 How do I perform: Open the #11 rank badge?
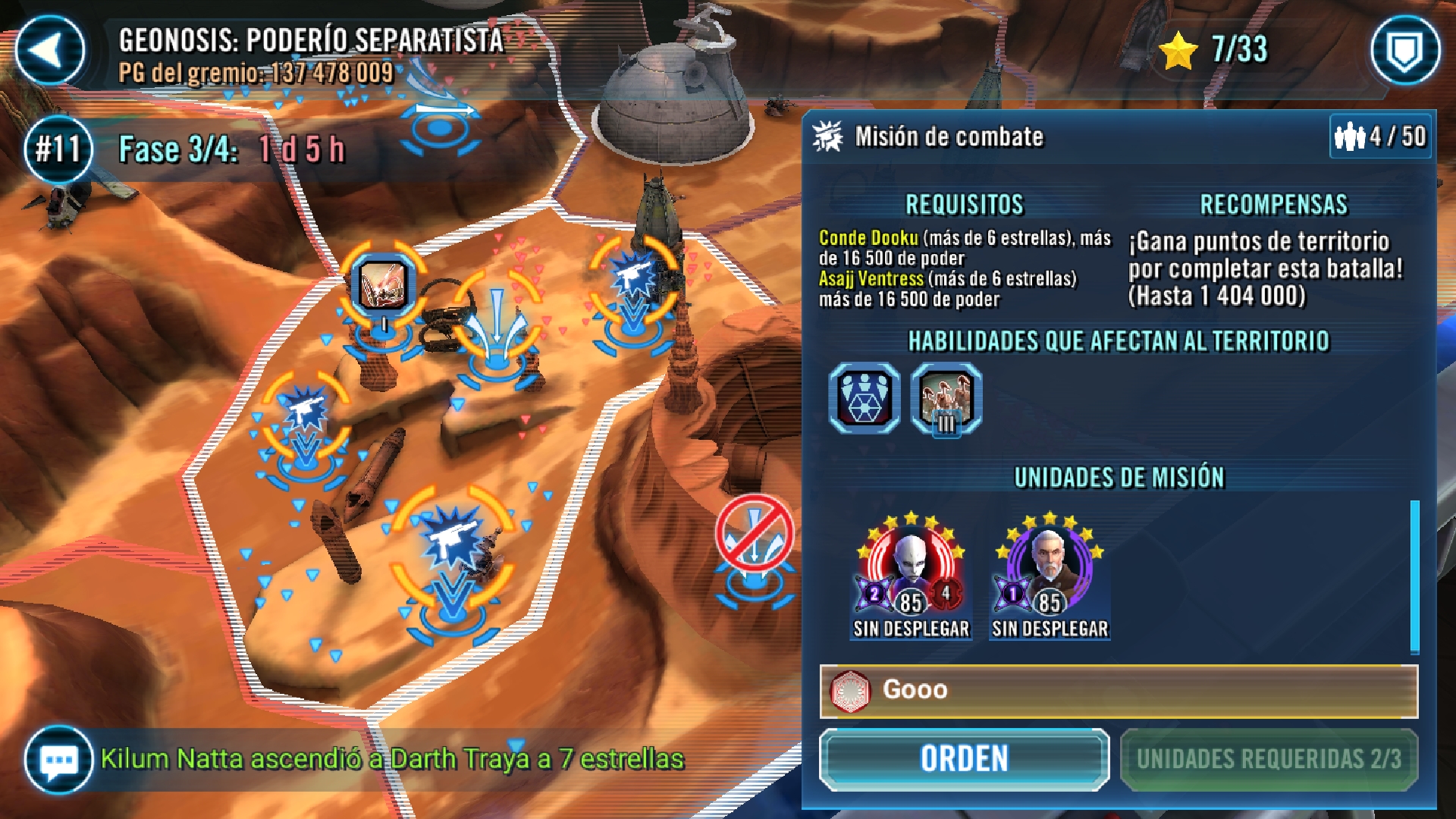[x=58, y=149]
